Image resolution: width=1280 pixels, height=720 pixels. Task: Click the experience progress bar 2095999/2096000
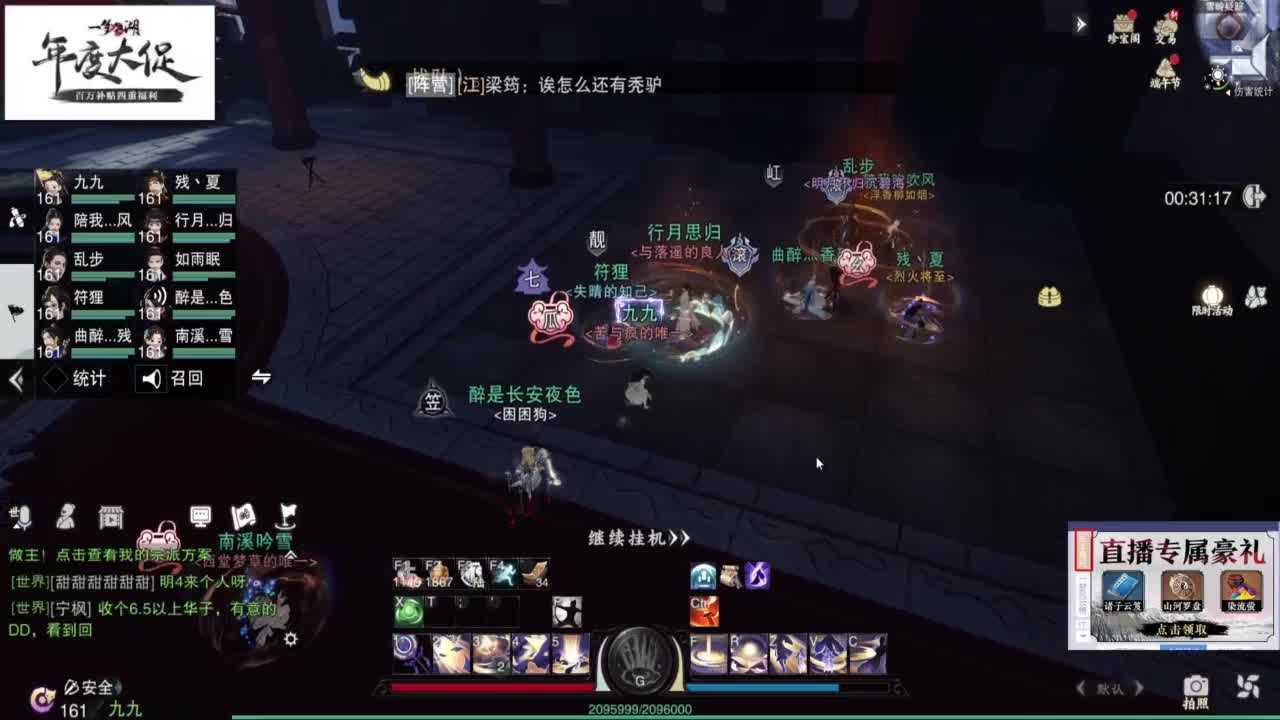tap(640, 708)
